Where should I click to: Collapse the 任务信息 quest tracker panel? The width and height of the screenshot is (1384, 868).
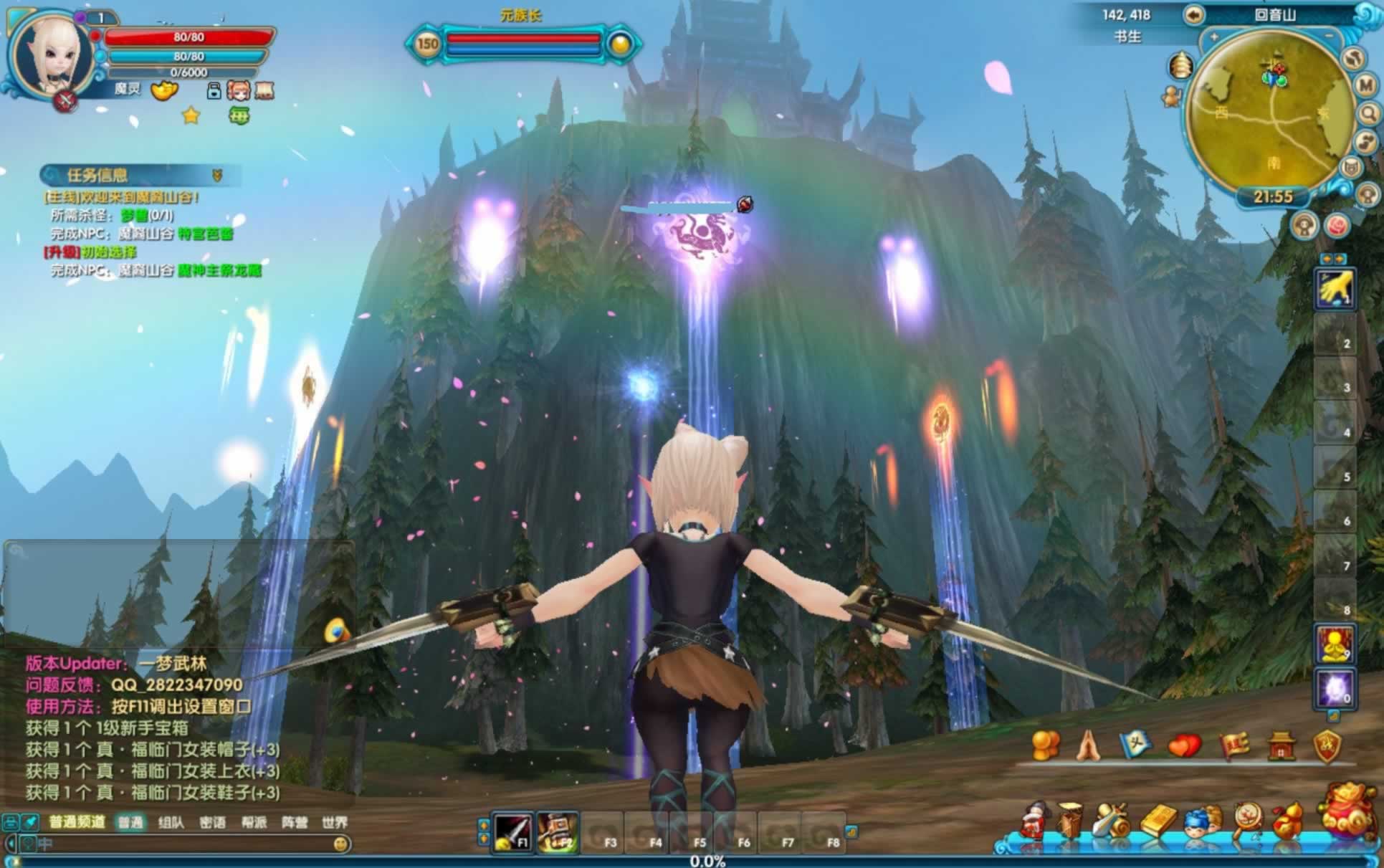(217, 175)
